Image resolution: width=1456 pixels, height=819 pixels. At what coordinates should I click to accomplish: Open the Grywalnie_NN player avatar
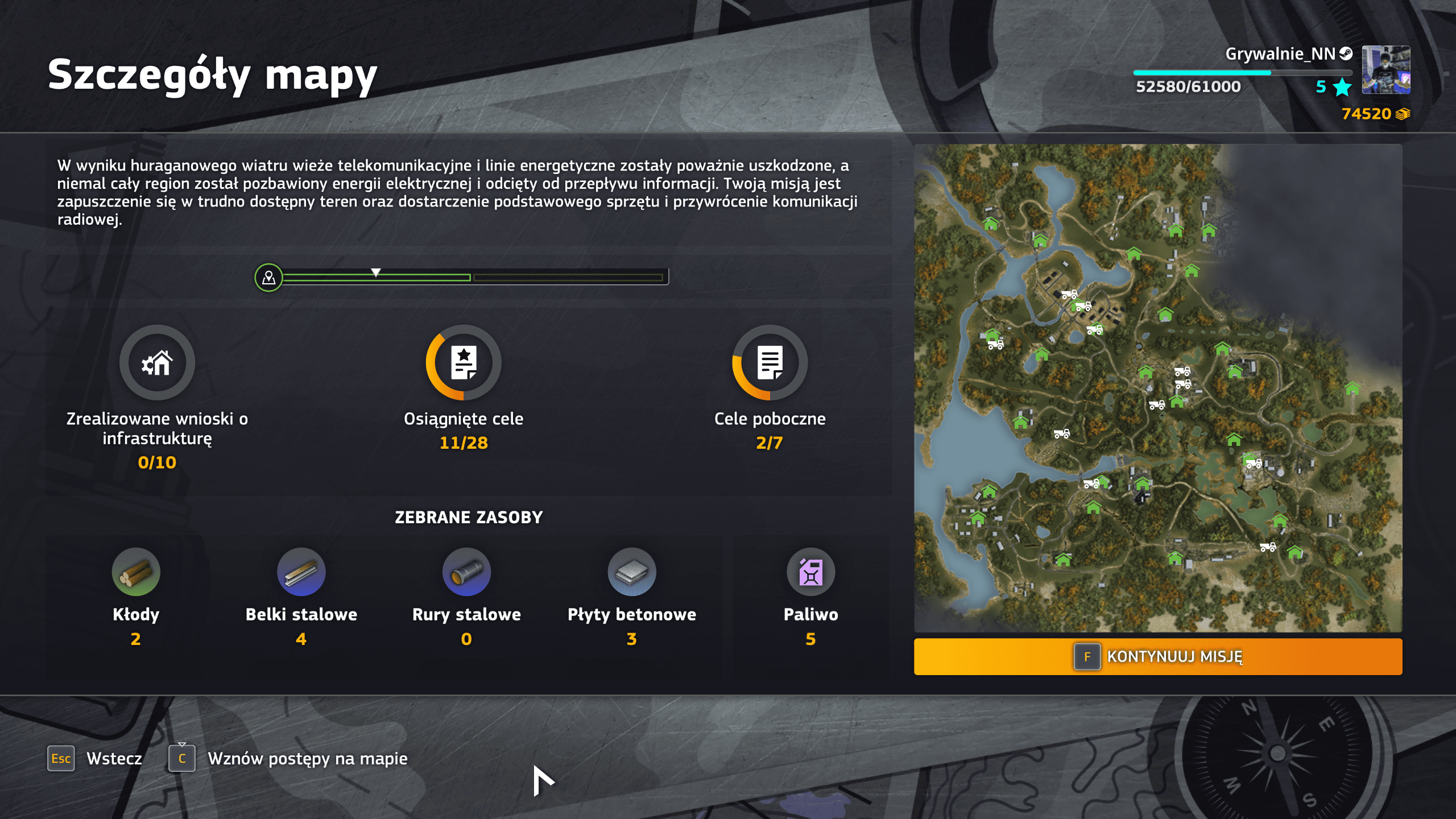pyautogui.click(x=1385, y=70)
